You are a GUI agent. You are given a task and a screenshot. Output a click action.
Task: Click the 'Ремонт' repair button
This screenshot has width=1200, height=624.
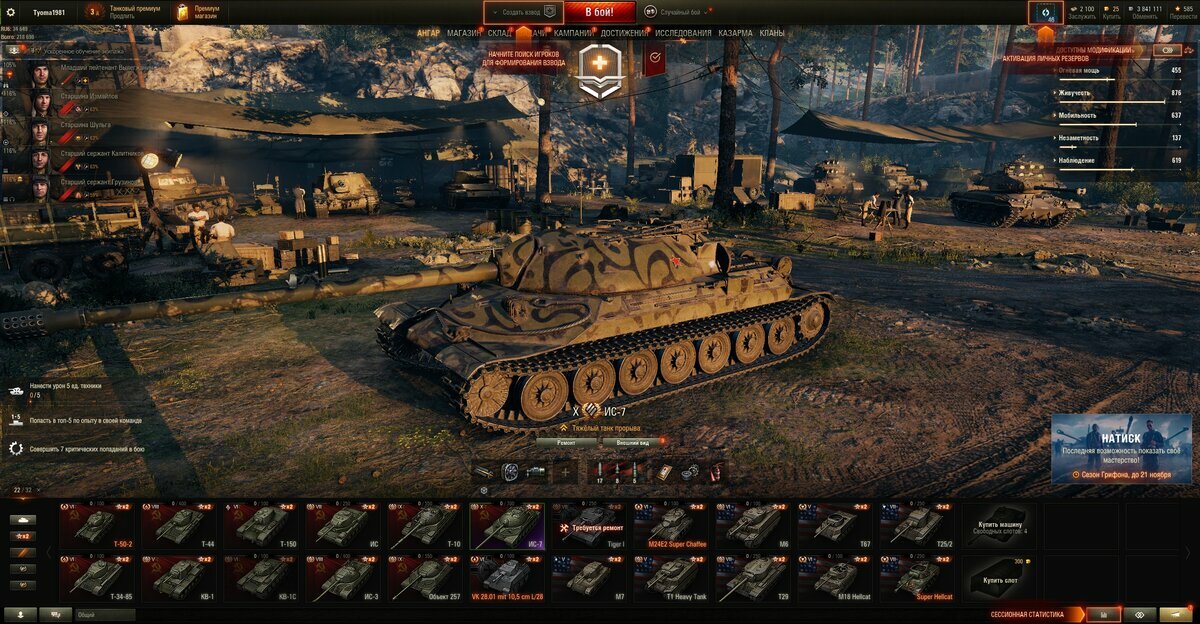[x=565, y=441]
